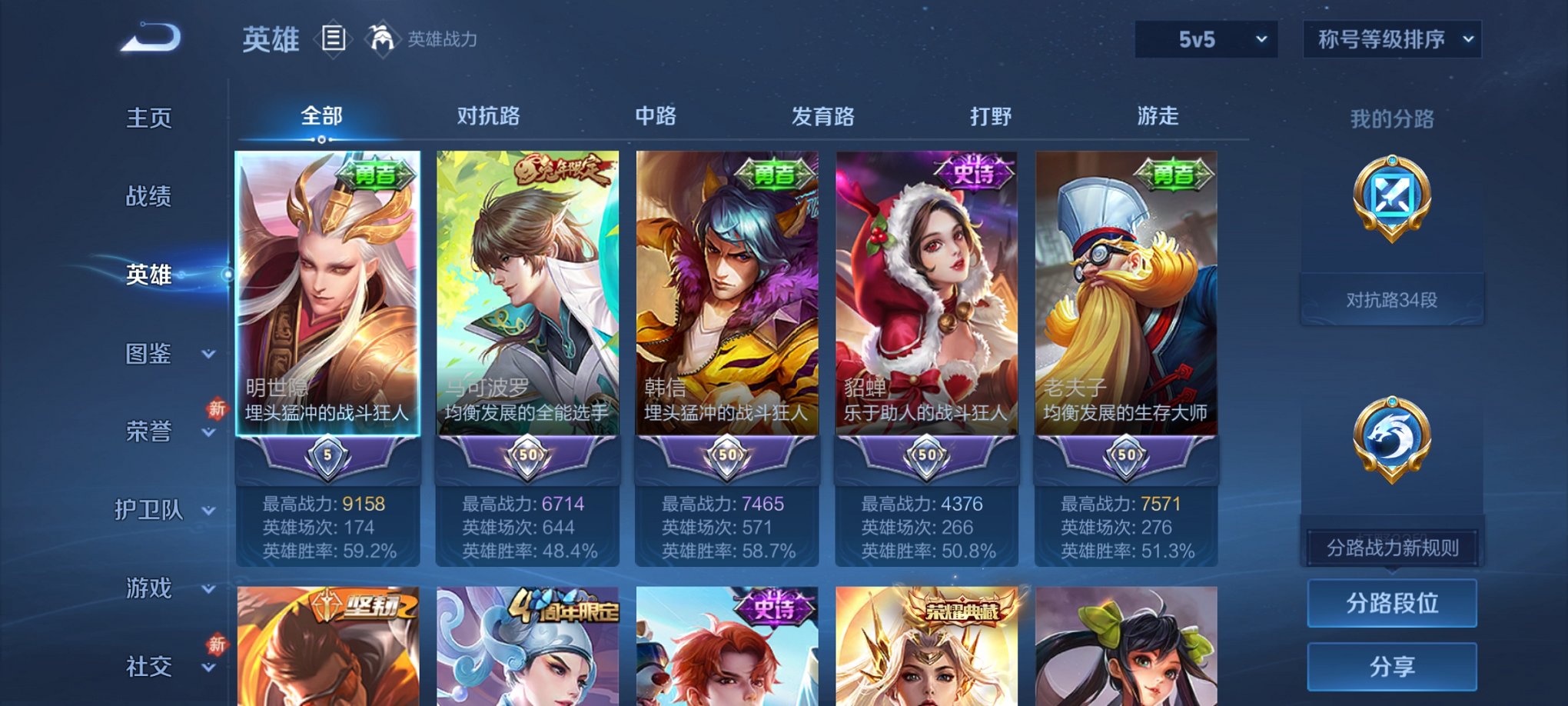
Task: Open the 英雄战力 hero power panel icon
Action: [382, 36]
